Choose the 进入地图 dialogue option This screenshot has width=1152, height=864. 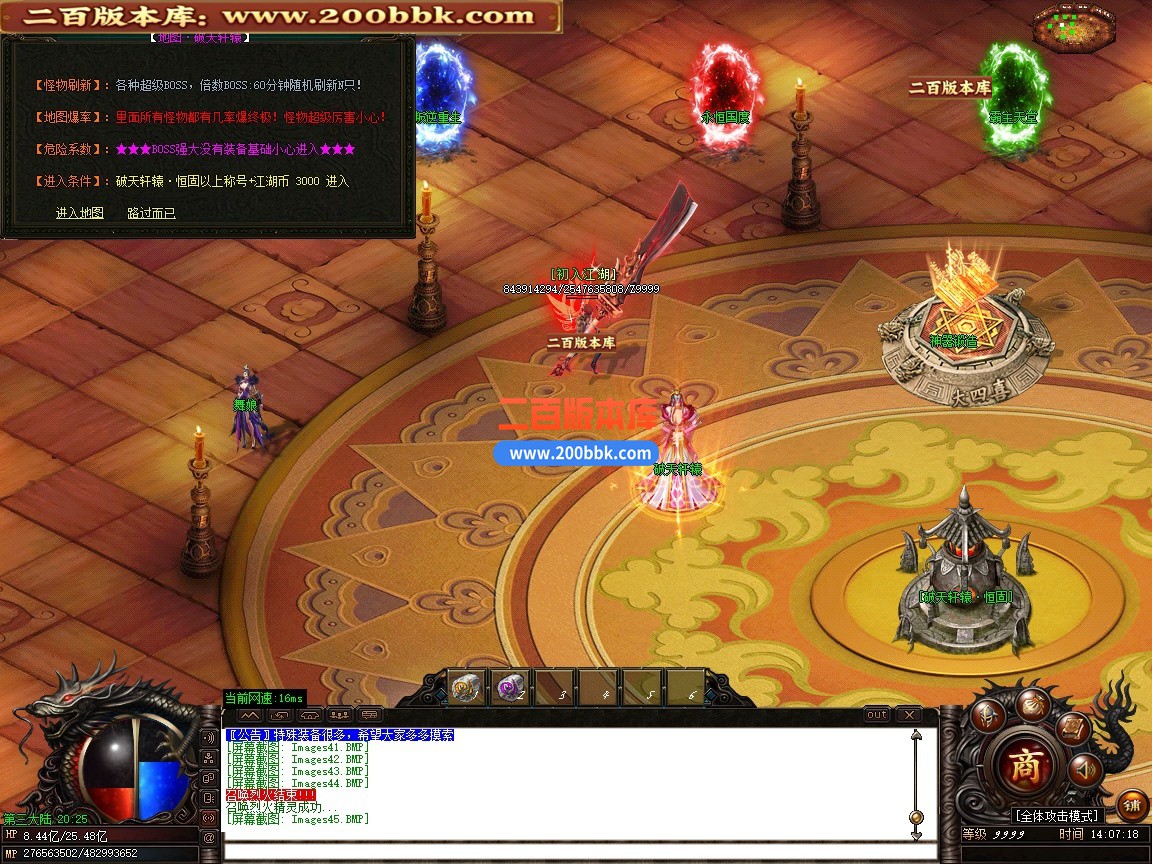(80, 213)
